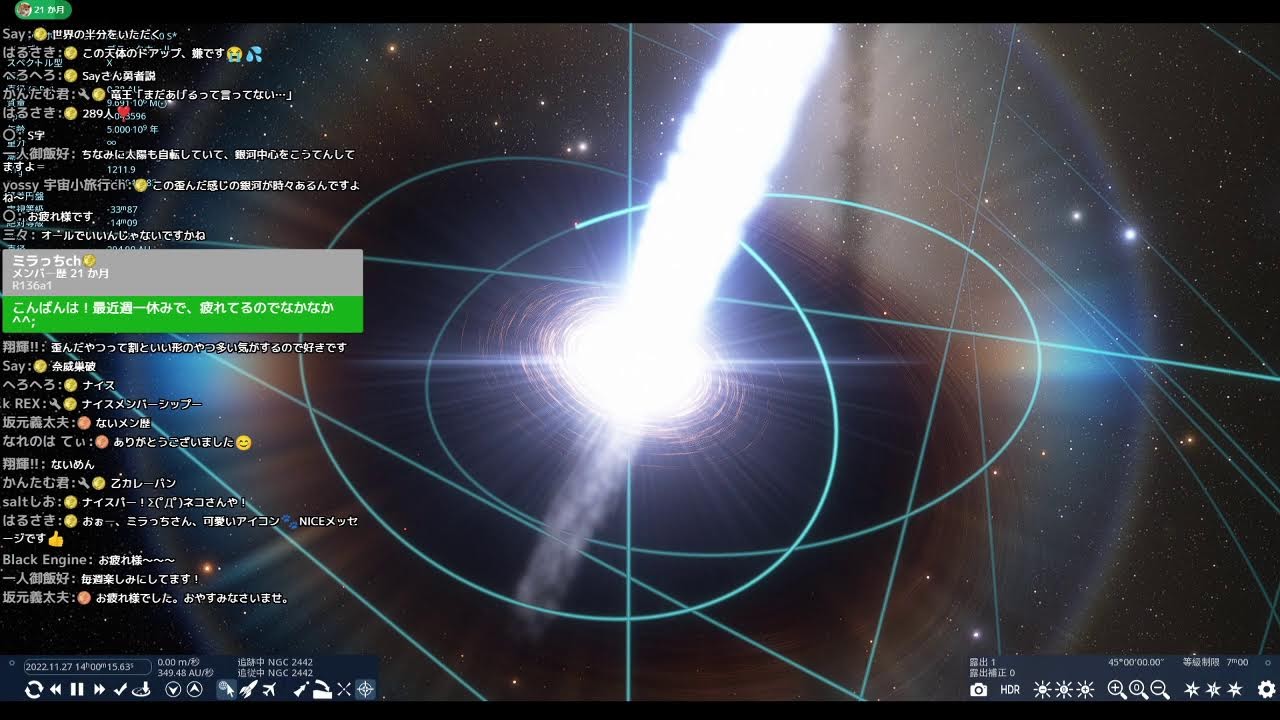Set the current time with the checkmark icon
The width and height of the screenshot is (1280, 720).
[120, 689]
